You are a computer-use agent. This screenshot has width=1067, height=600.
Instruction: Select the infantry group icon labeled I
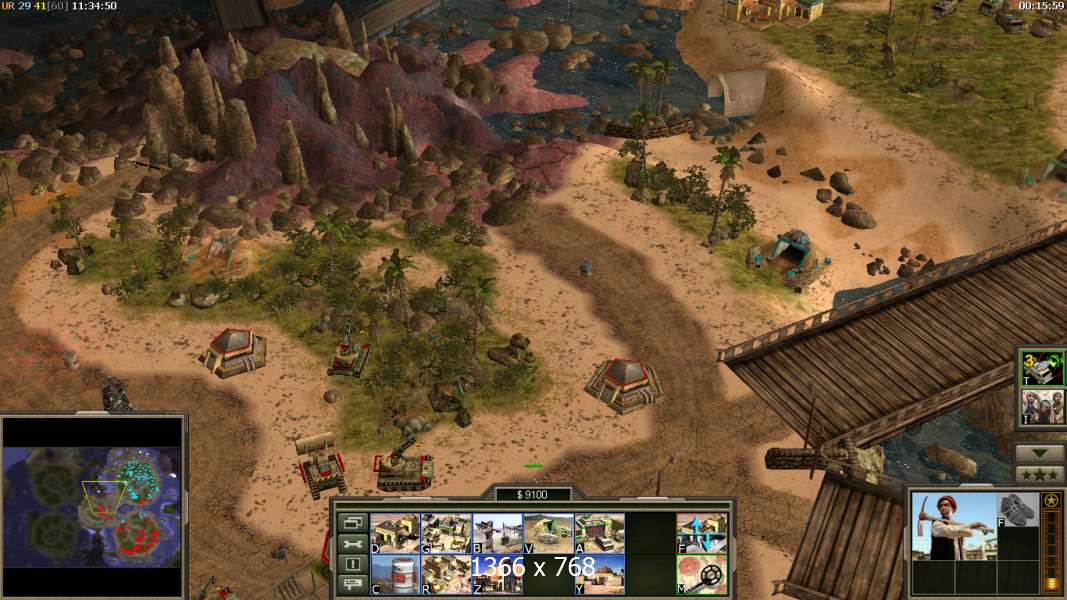tap(1040, 406)
